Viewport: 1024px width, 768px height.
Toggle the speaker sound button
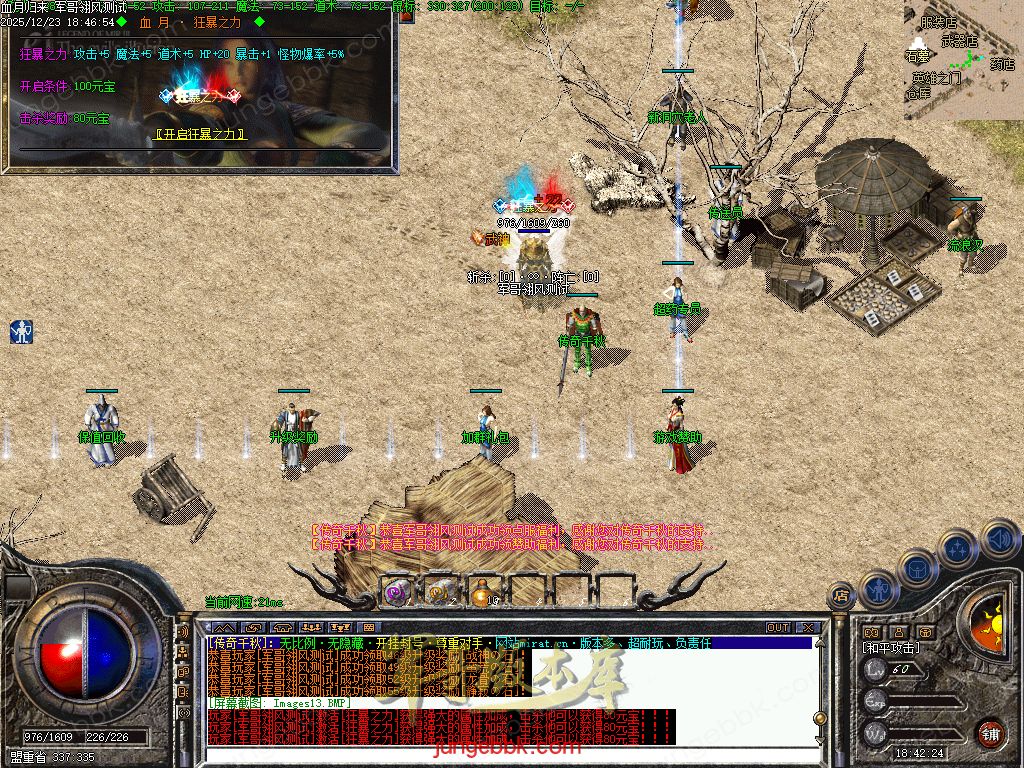pyautogui.click(x=999, y=539)
